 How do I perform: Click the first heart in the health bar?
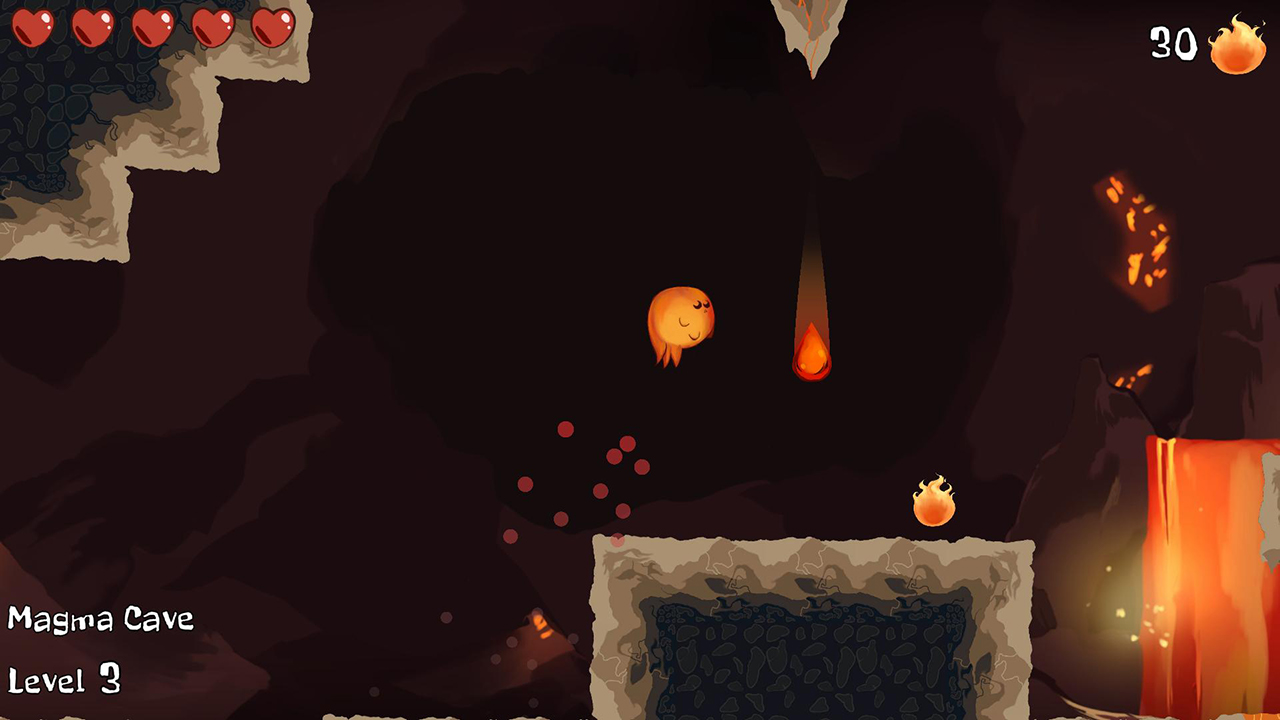[35, 28]
